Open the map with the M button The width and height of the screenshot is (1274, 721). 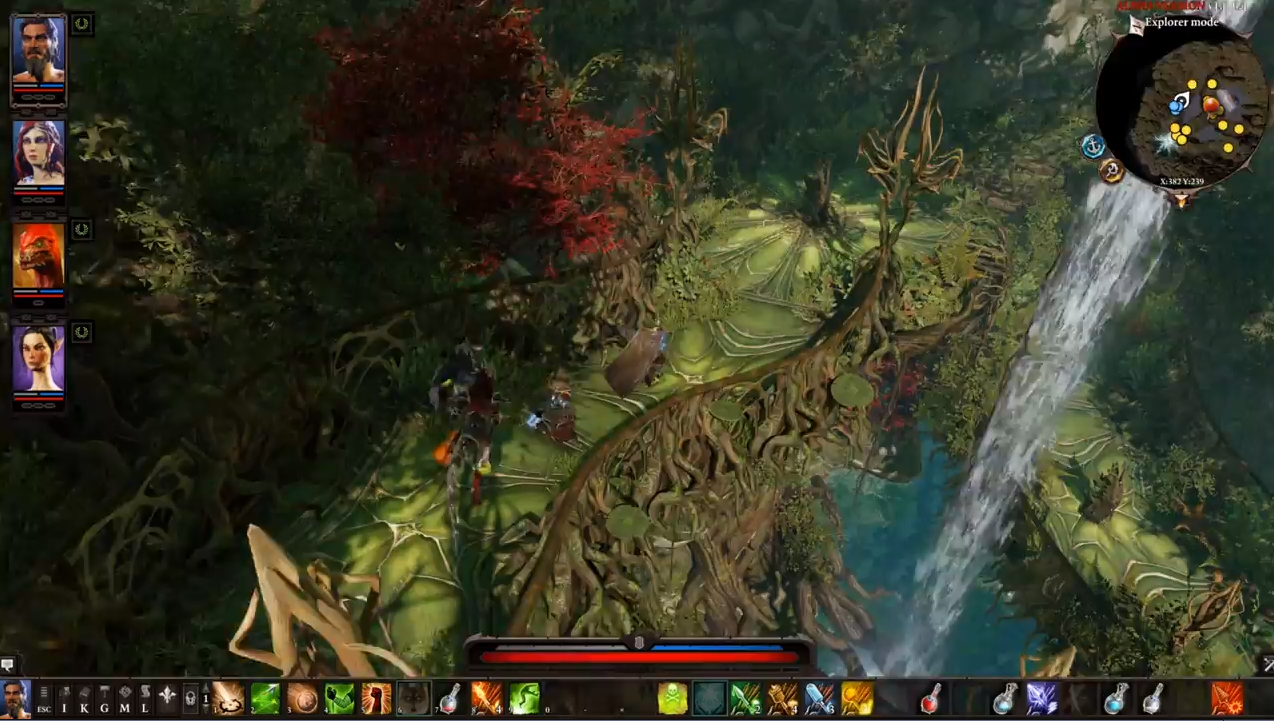pyautogui.click(x=125, y=697)
